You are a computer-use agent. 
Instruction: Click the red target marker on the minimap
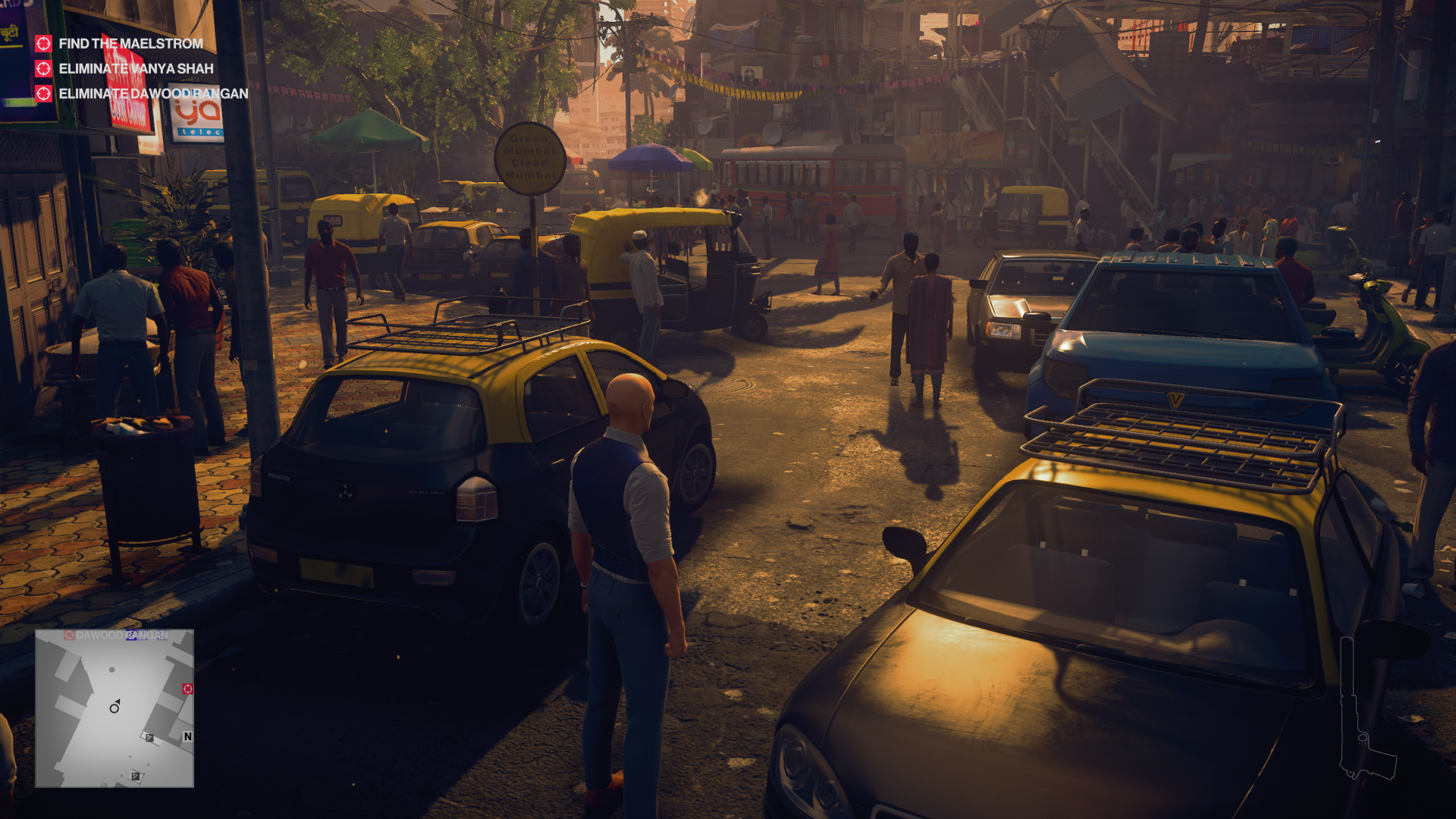click(x=187, y=689)
